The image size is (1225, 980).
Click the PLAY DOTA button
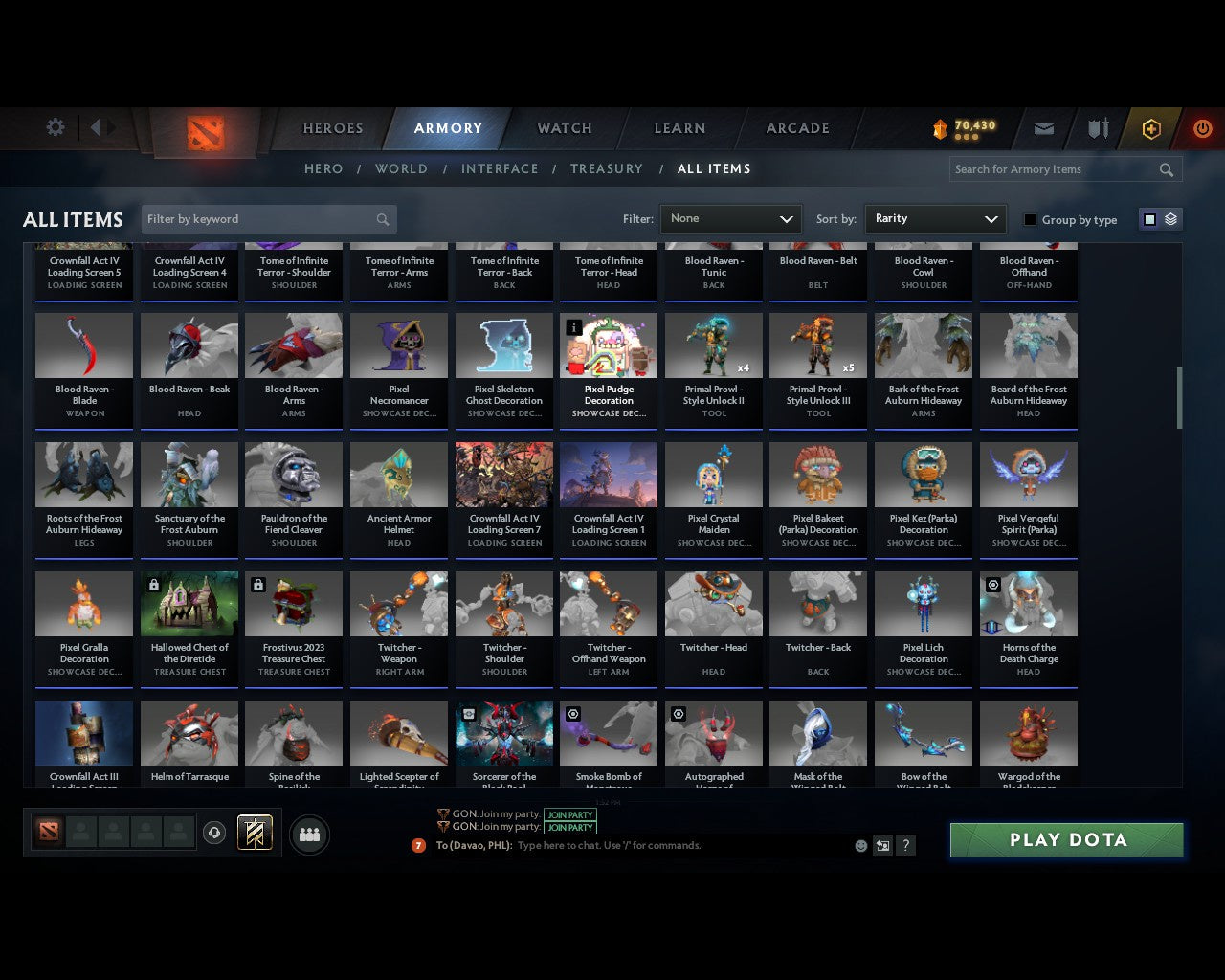point(1065,839)
